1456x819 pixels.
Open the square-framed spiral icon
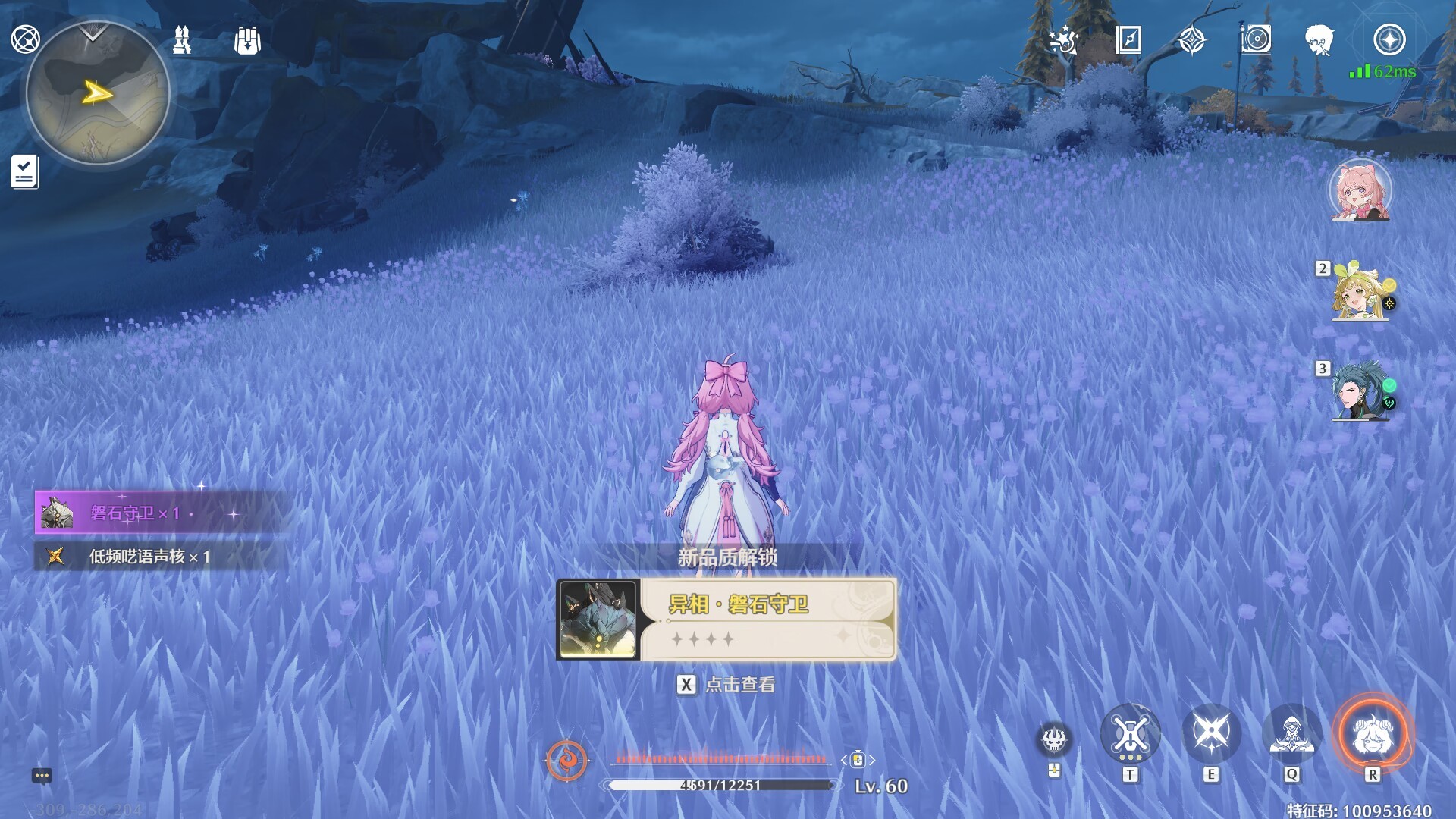(x=1256, y=39)
